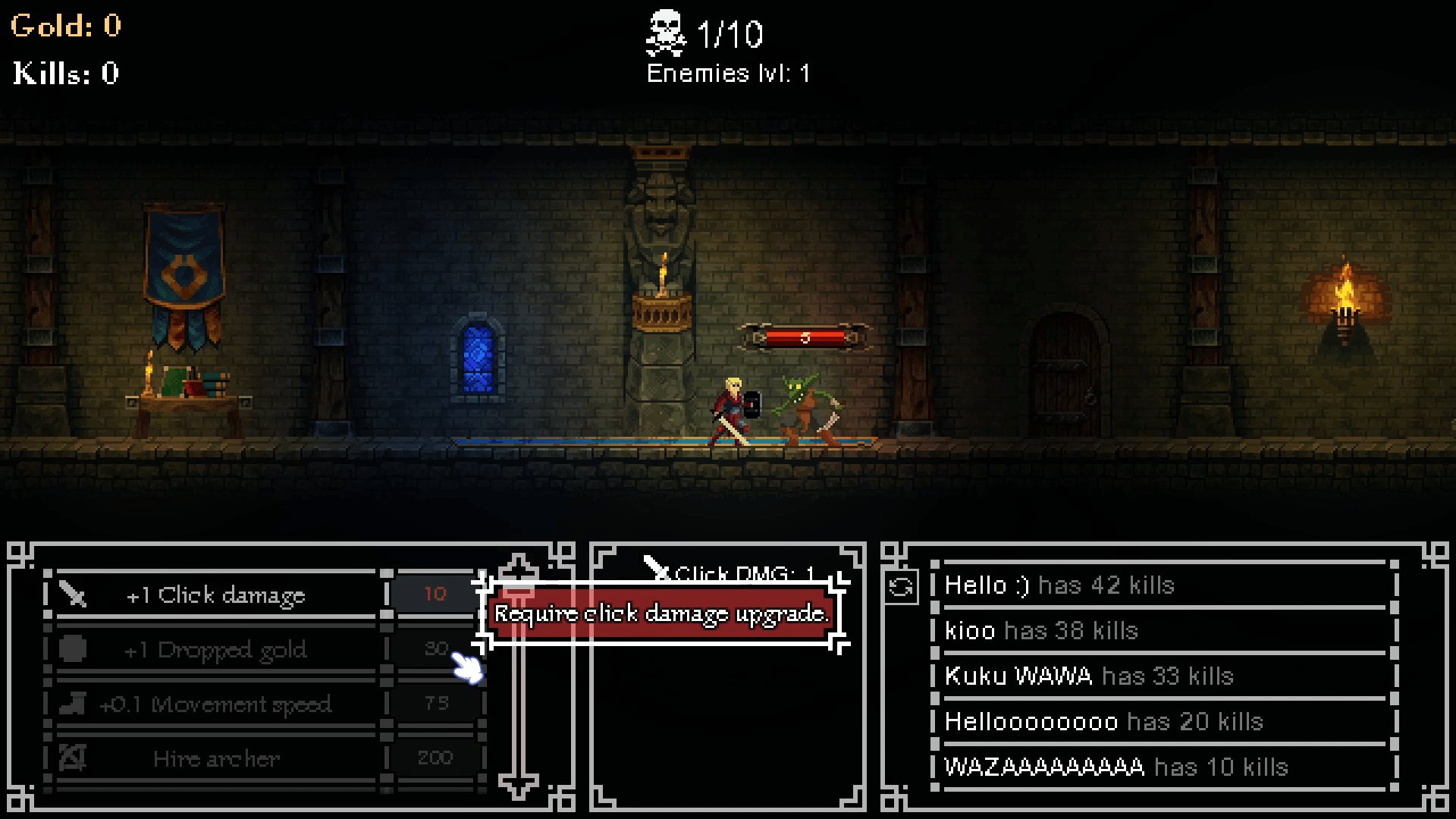The image size is (1456, 819).
Task: Select the leaderboard entry 'Hello :) has 42 kills'
Action: click(x=1059, y=585)
